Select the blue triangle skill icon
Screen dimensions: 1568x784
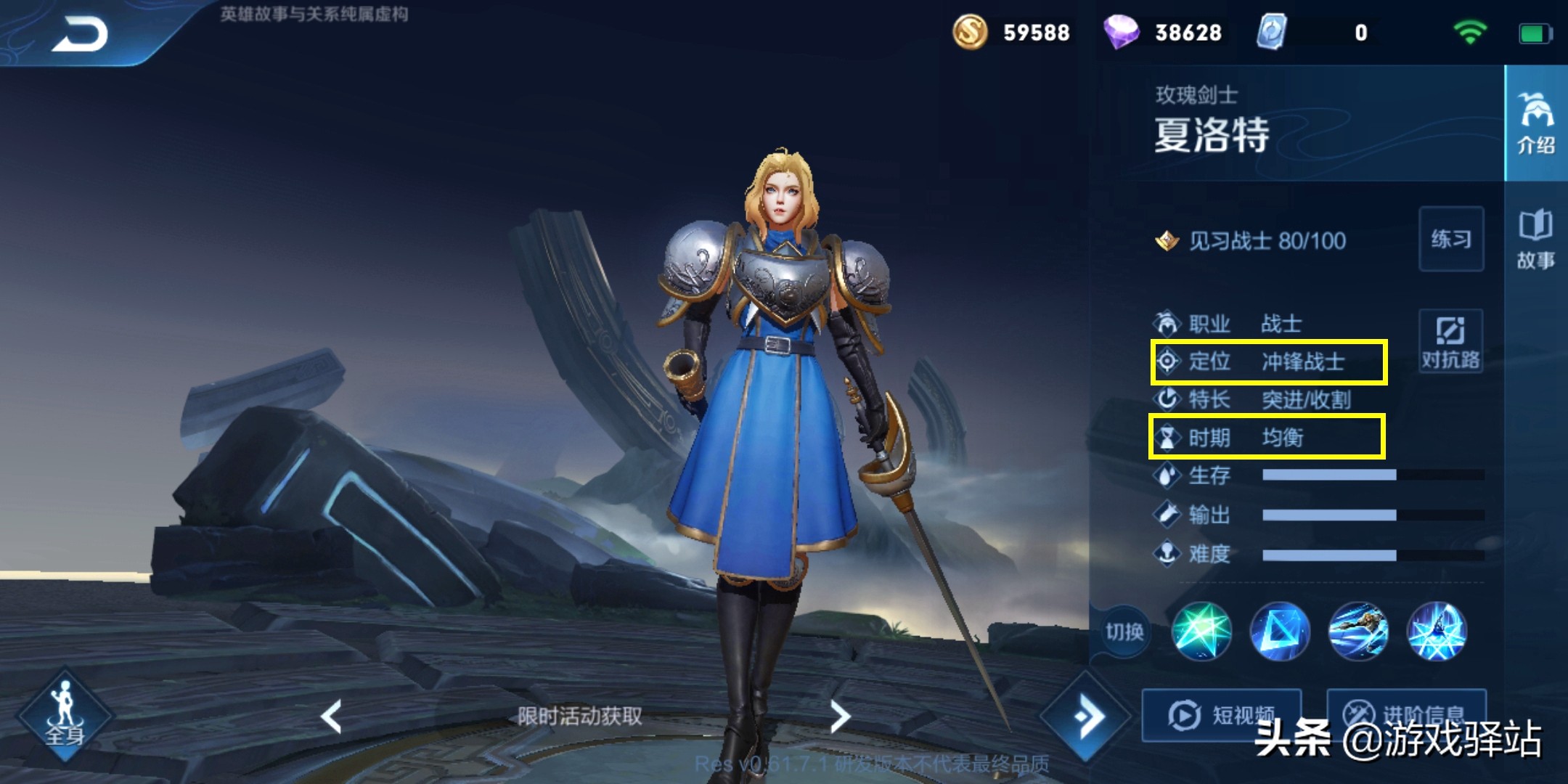point(1280,632)
